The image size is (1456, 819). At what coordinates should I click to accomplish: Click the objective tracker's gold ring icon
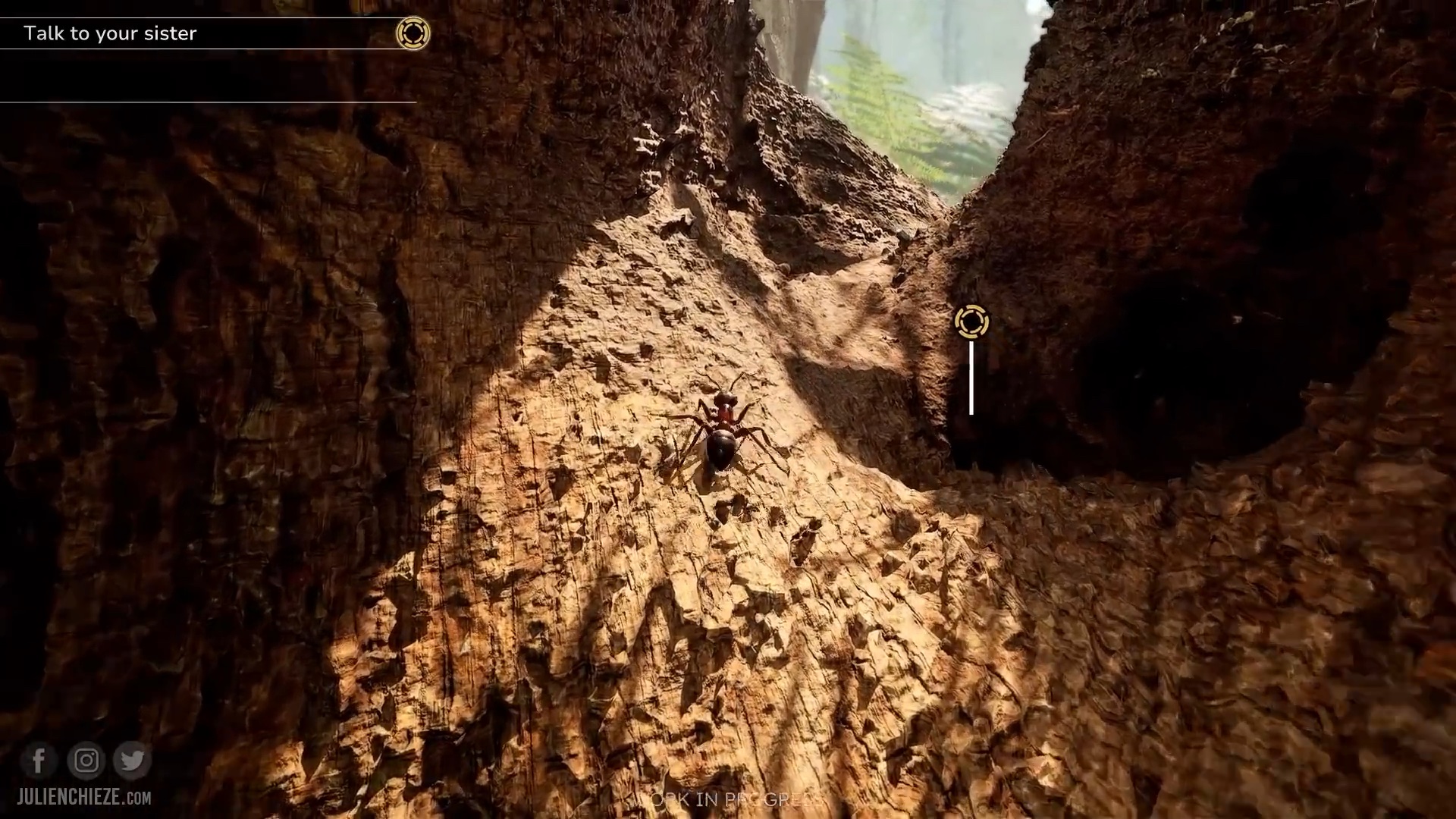tap(413, 33)
